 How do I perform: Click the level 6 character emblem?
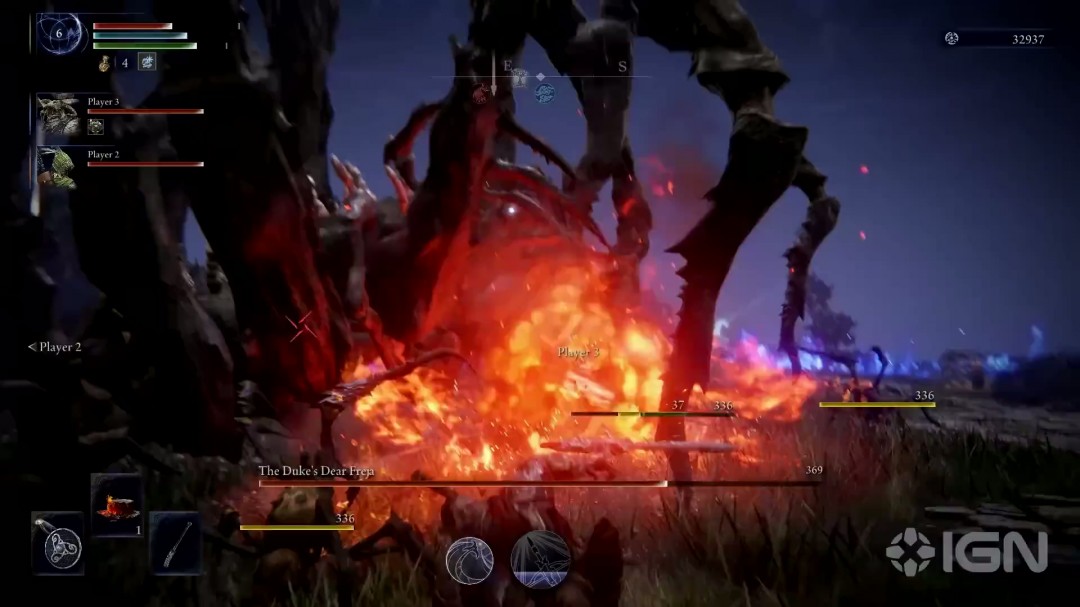point(61,34)
